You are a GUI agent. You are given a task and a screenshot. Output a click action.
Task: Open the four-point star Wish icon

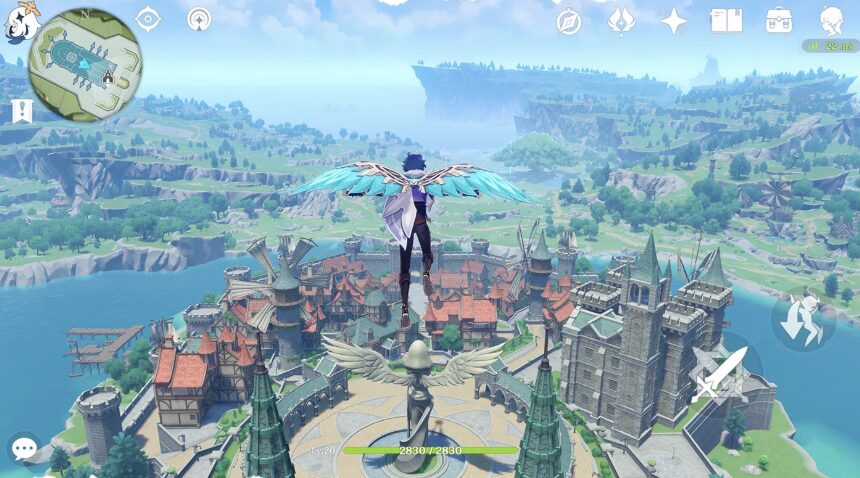point(674,21)
